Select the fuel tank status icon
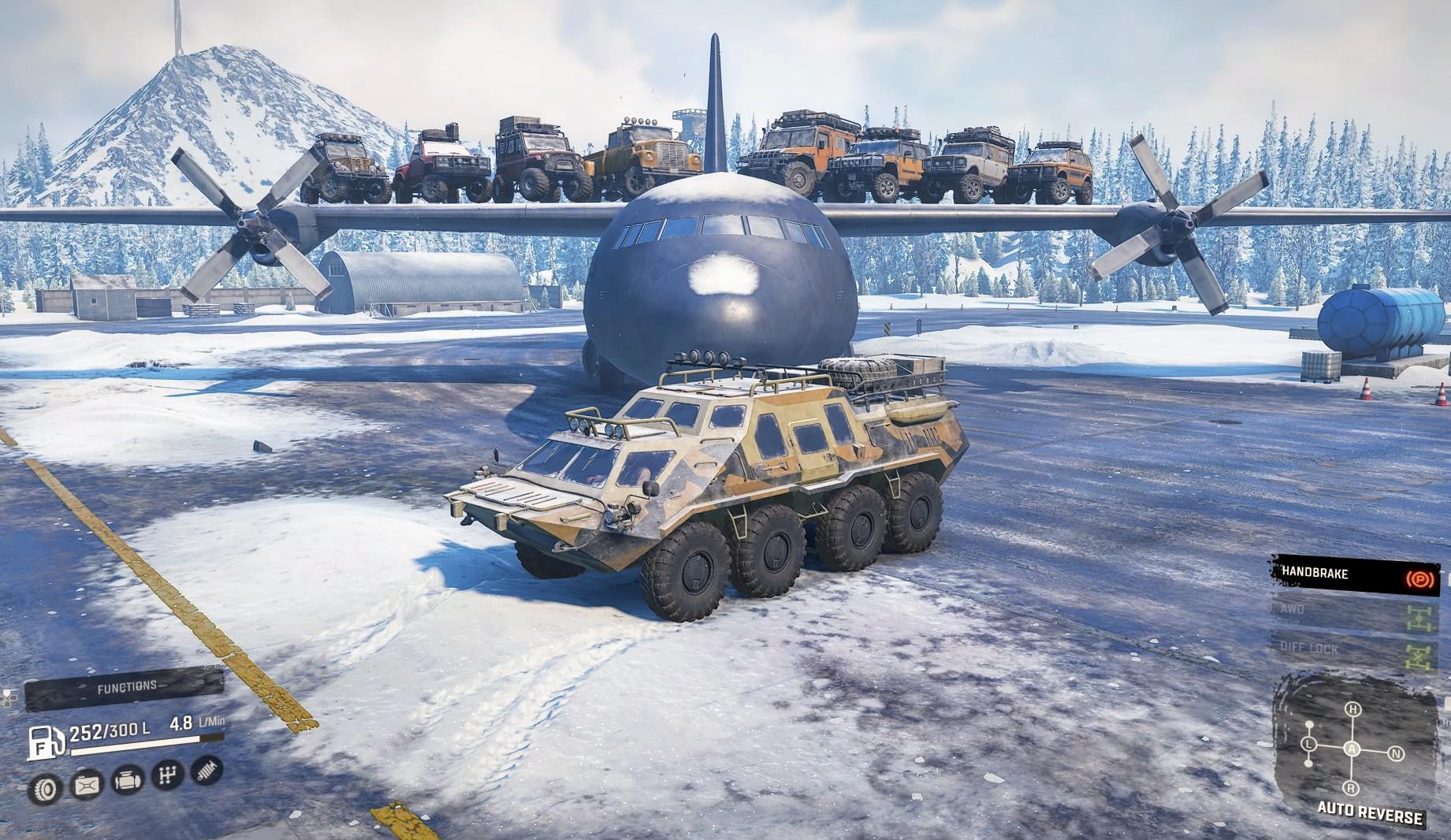The width and height of the screenshot is (1451, 840). (87, 786)
